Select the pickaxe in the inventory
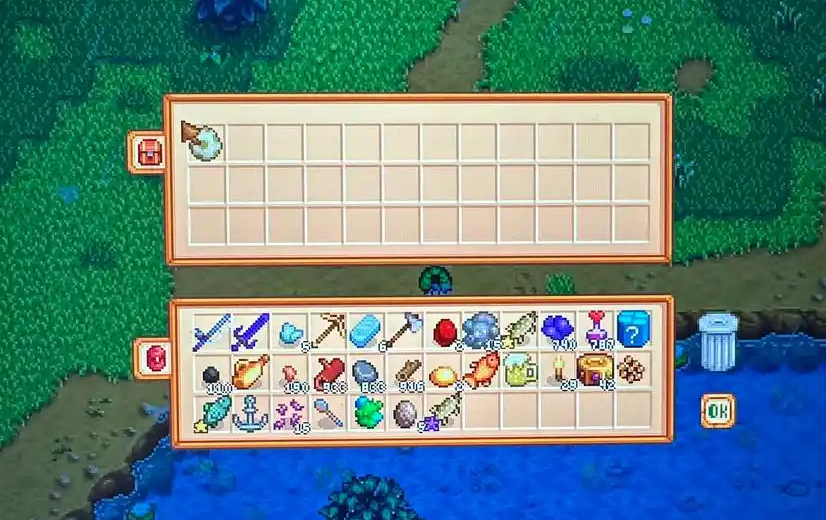Image resolution: width=826 pixels, height=520 pixels. pyautogui.click(x=327, y=329)
